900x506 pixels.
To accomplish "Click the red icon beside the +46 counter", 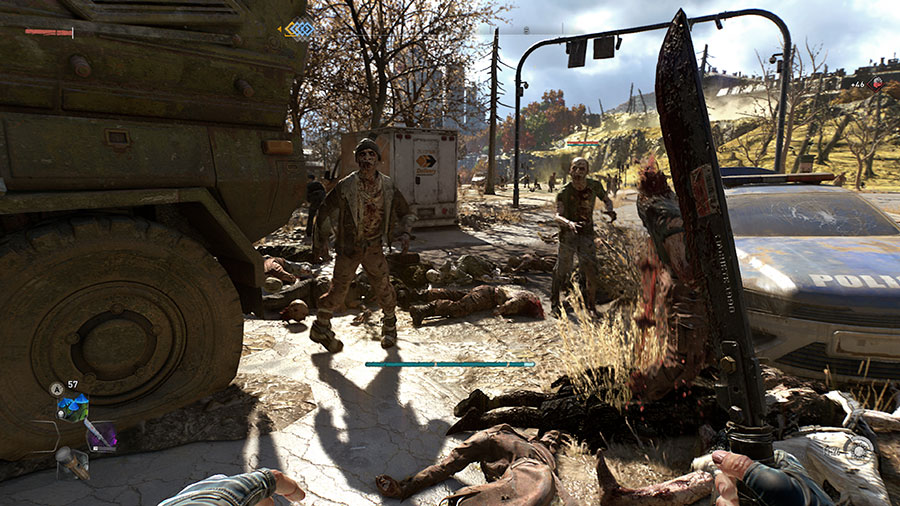I will [x=875, y=85].
